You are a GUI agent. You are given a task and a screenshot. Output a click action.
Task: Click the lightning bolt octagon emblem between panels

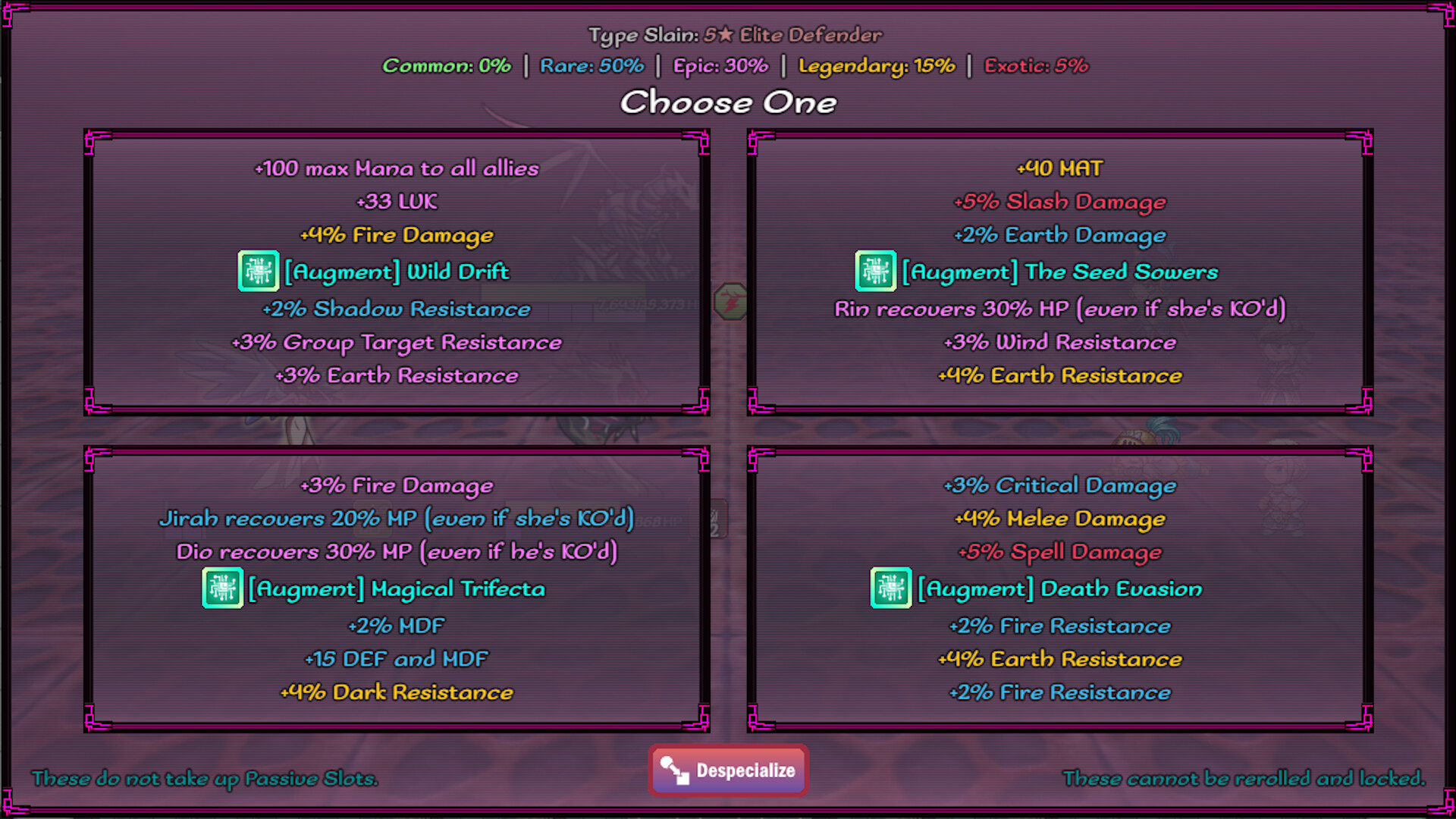tap(730, 300)
